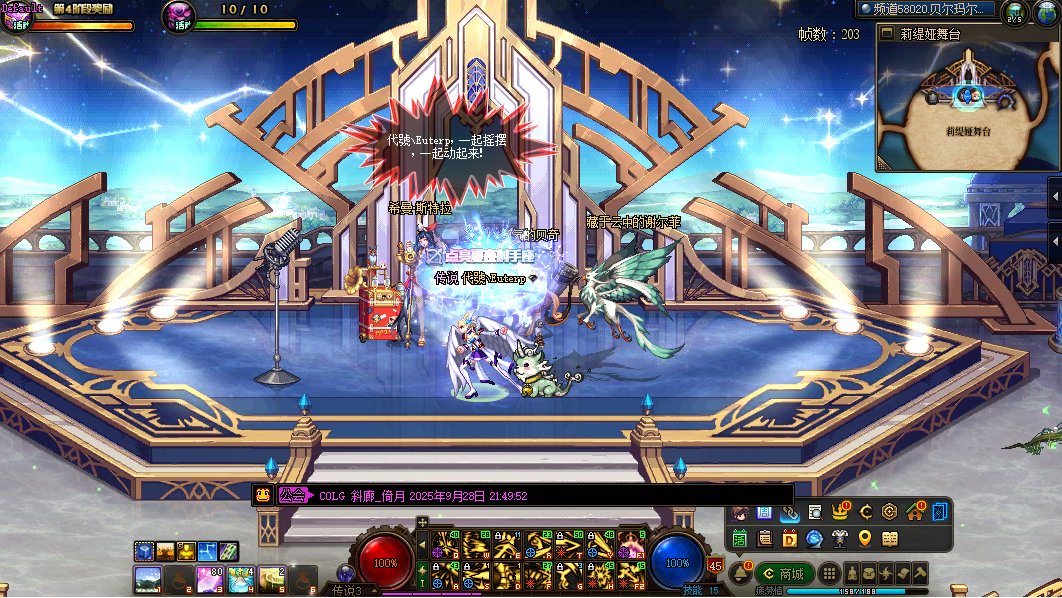Image resolution: width=1062 pixels, height=598 pixels.
Task: Use the purple item with count 80
Action: 211,578
